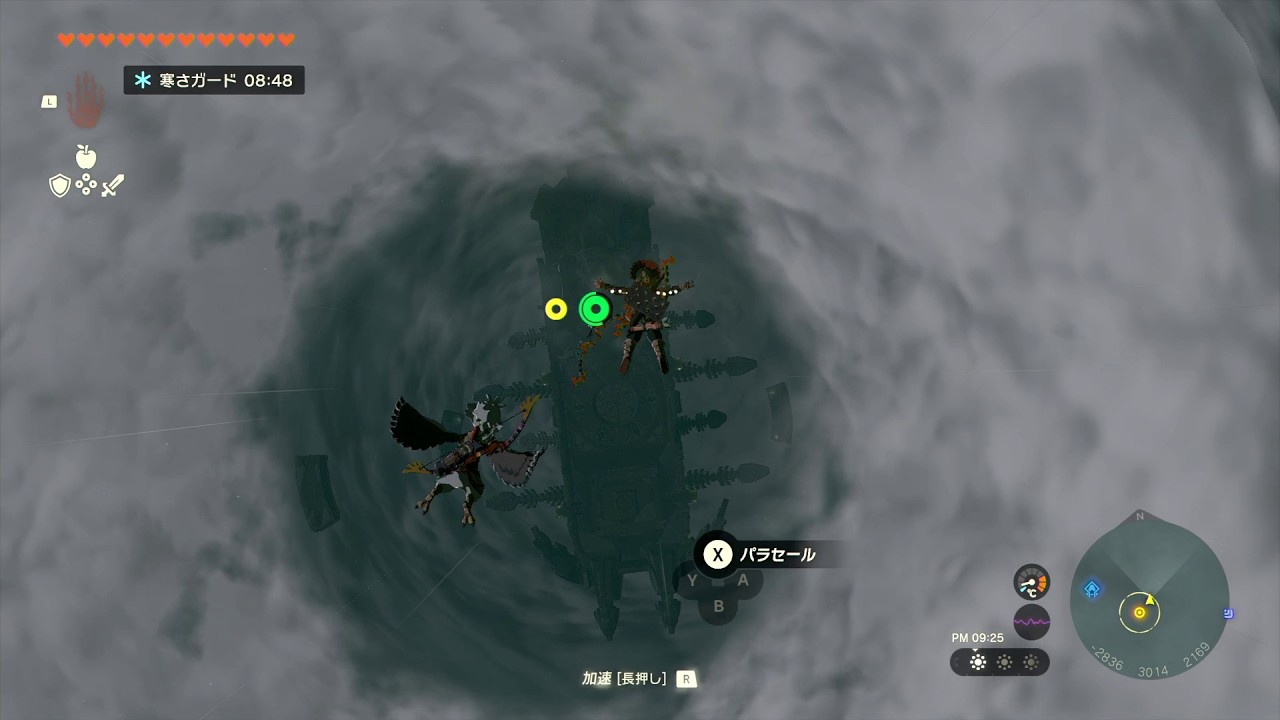Screen dimensions: 1280x720
Task: Show the sunny weather forecast panel
Action: pyautogui.click(x=999, y=662)
